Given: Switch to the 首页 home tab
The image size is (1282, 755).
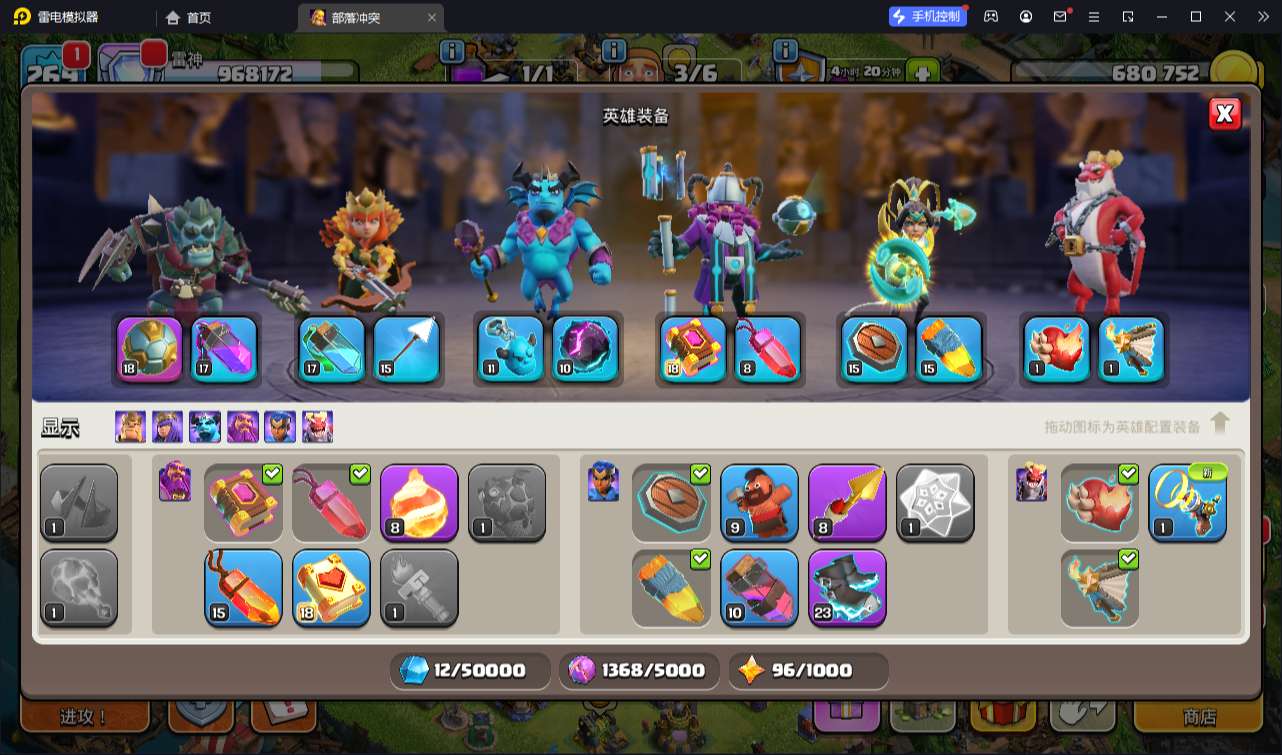Looking at the screenshot, I should click(x=189, y=18).
